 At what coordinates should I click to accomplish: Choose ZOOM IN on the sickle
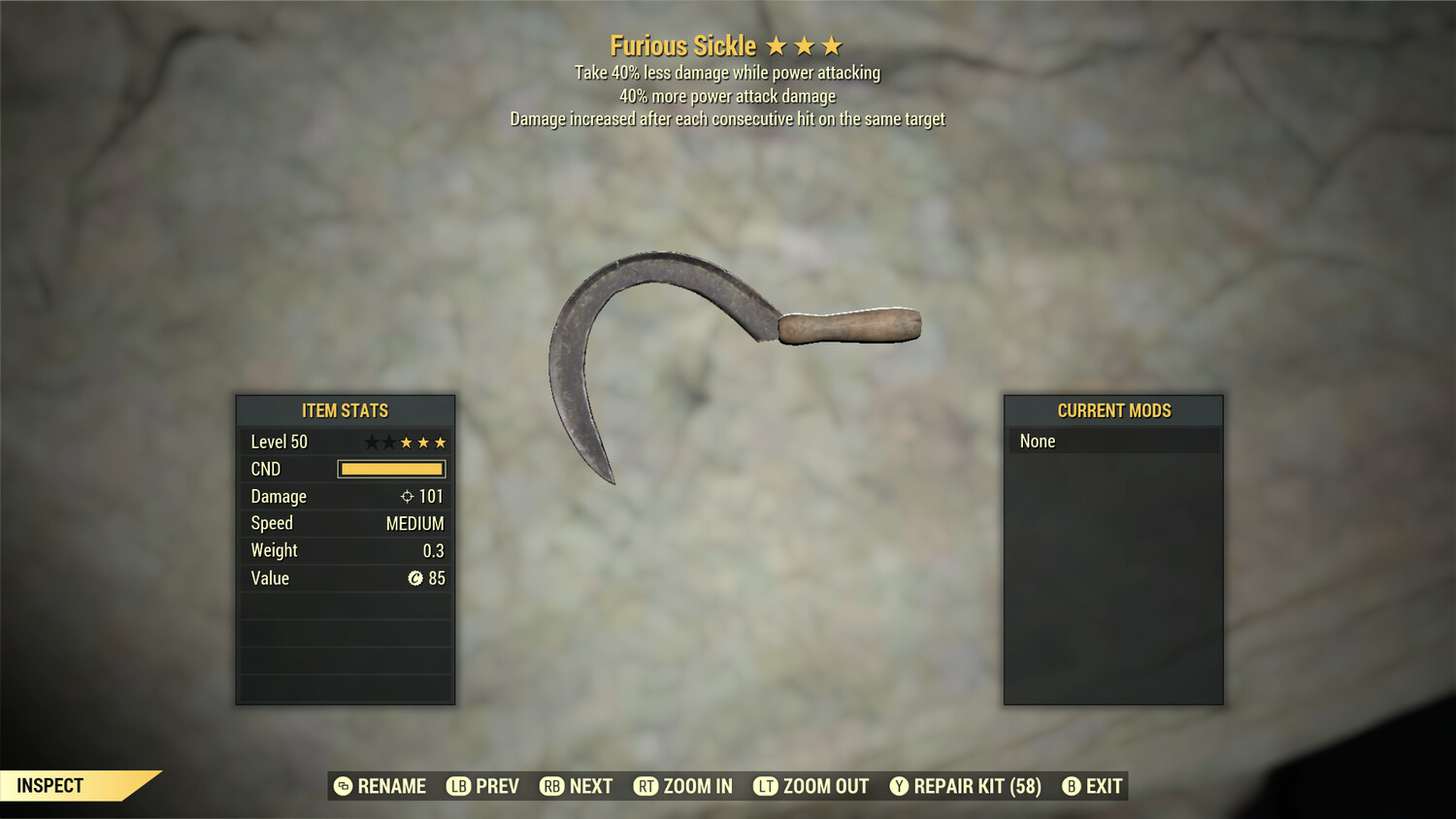pos(683,786)
